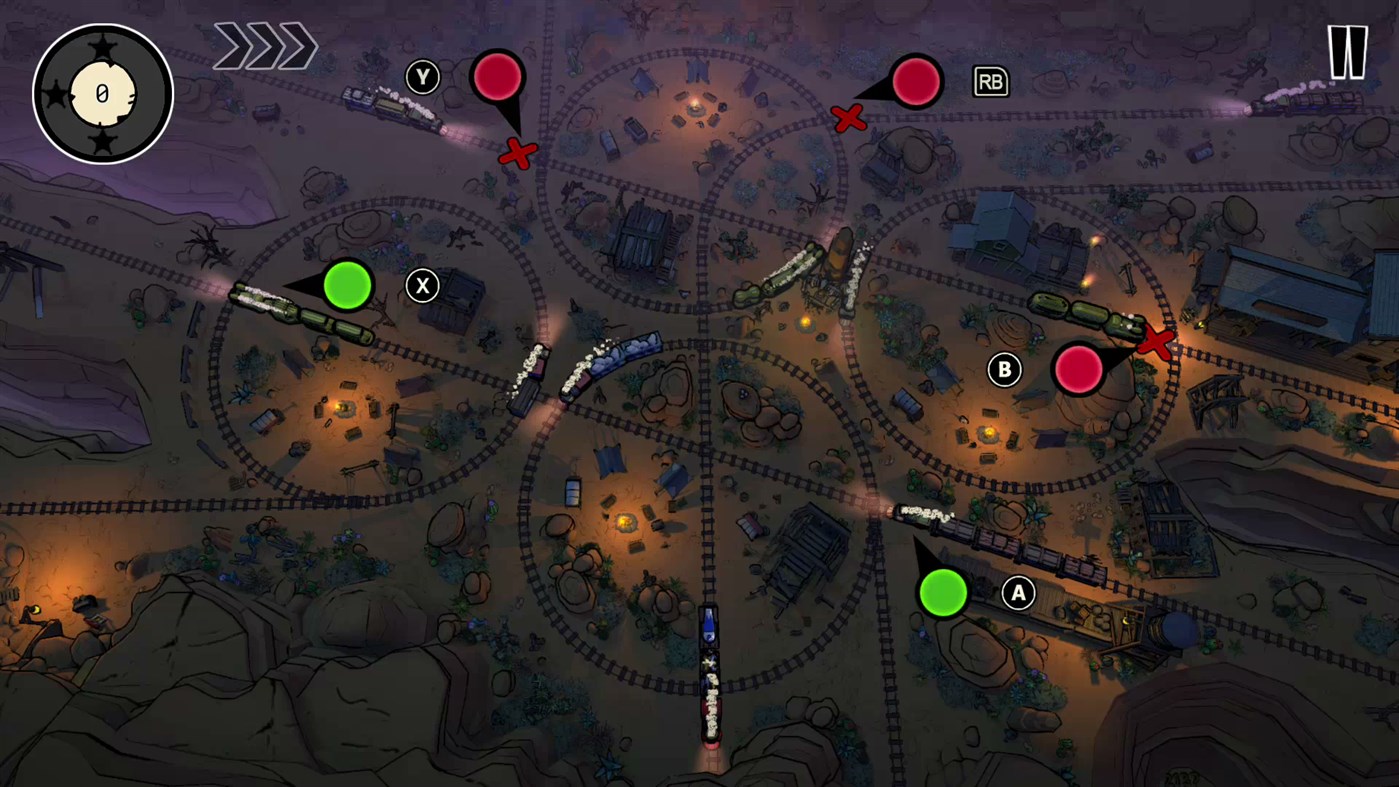Screen dimensions: 1399x787
Task: Switch the red Y signal to green
Action: point(498,74)
